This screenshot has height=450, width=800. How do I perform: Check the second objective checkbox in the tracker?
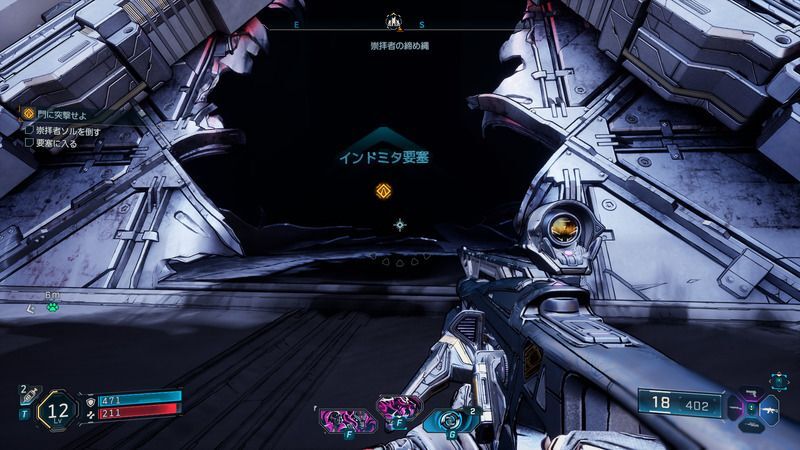(x=28, y=130)
